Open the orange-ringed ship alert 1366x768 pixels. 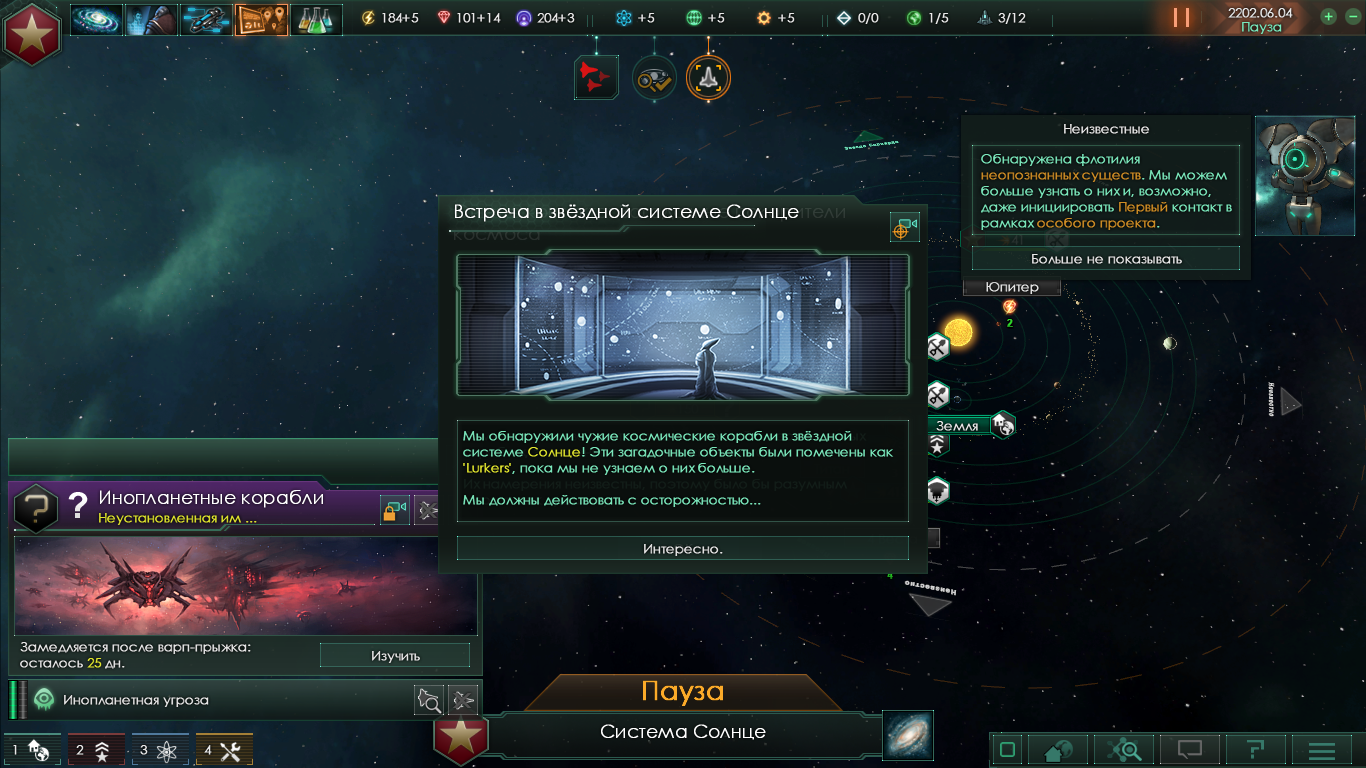tap(708, 77)
